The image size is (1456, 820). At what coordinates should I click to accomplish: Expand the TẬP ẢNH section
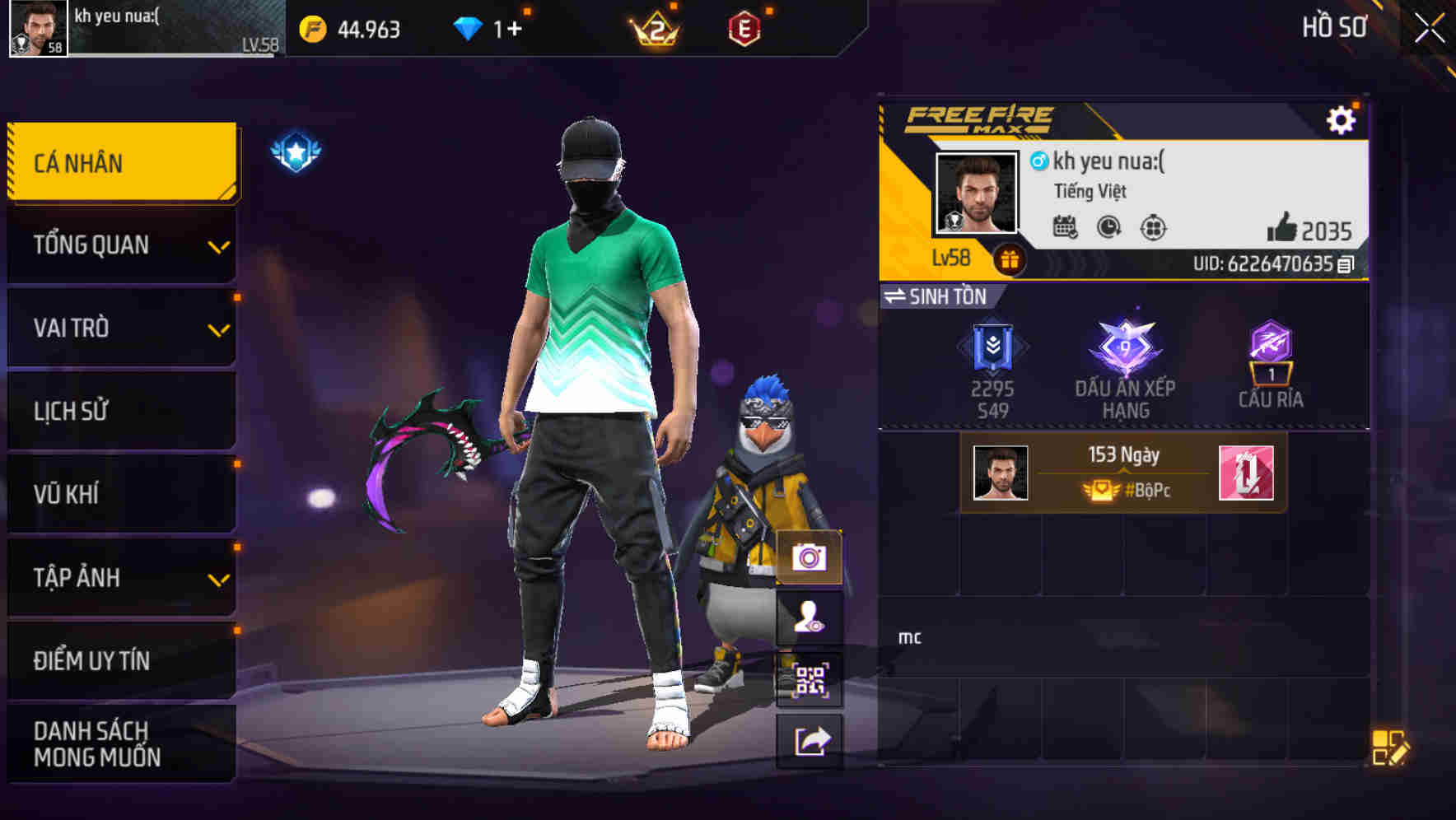tap(121, 578)
